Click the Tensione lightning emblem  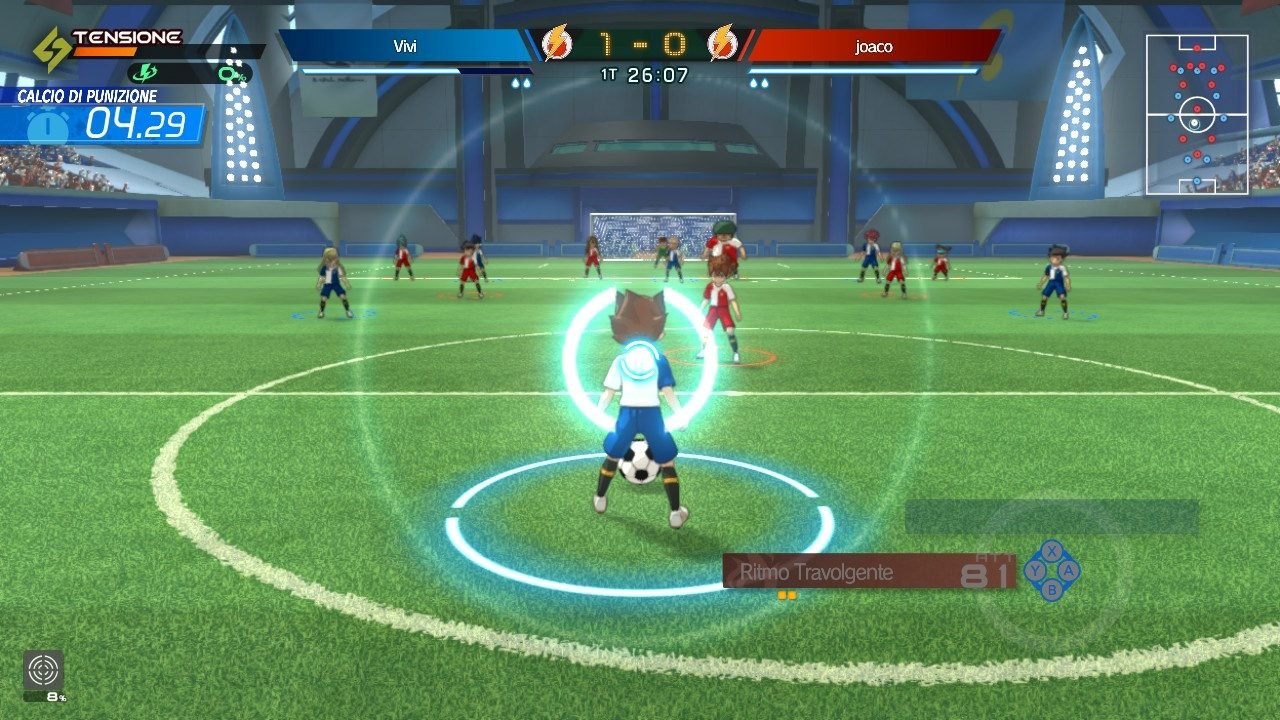pyautogui.click(x=52, y=48)
